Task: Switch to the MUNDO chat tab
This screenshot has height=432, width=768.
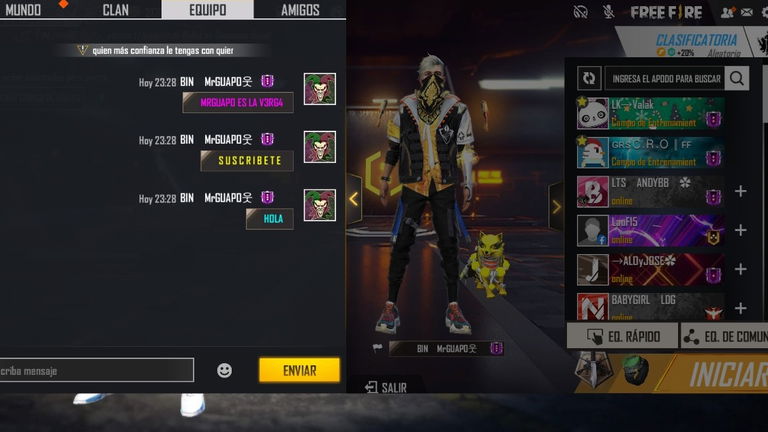Action: [23, 10]
